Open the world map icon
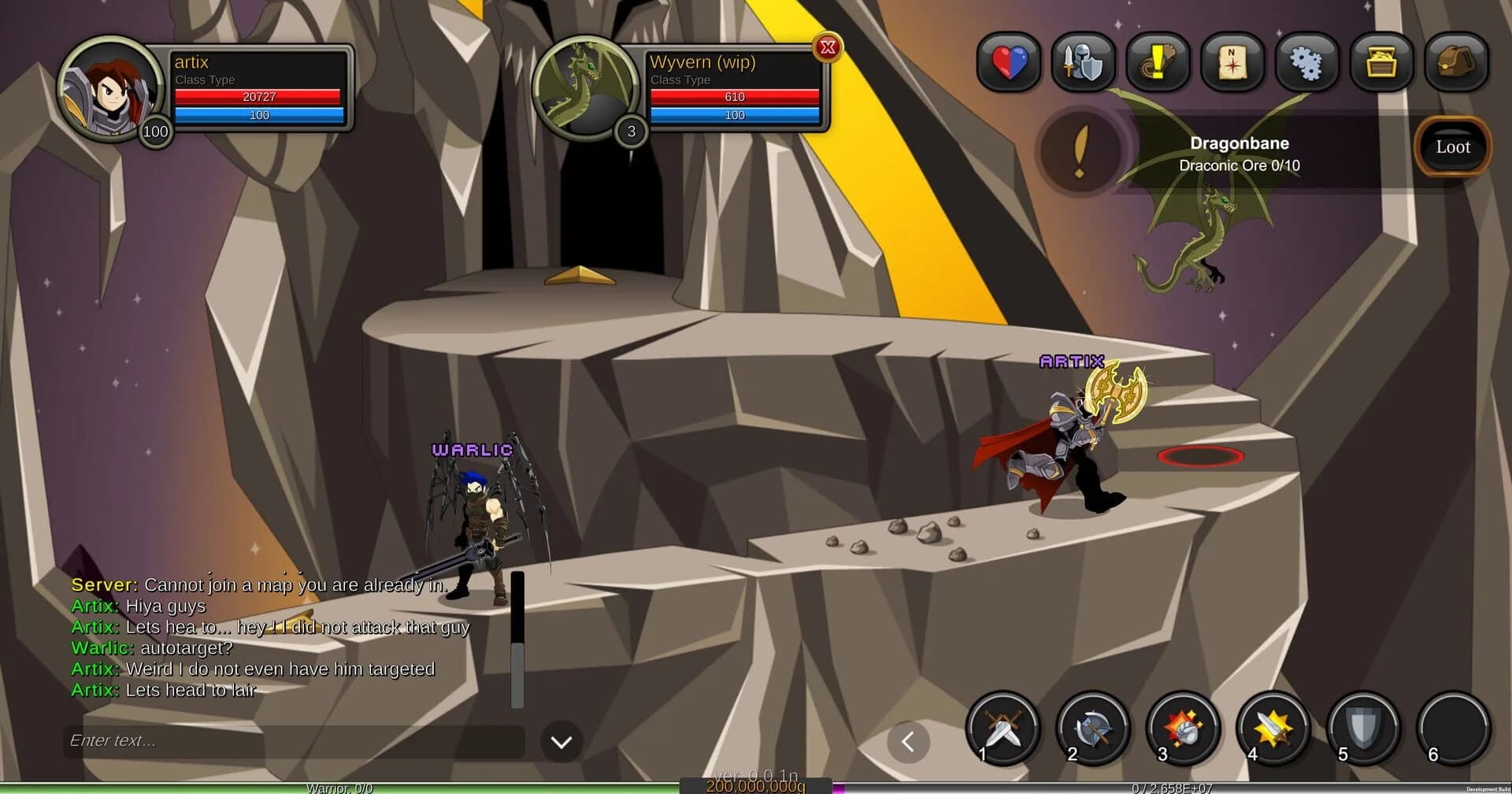This screenshot has height=794, width=1512. pos(1232,63)
